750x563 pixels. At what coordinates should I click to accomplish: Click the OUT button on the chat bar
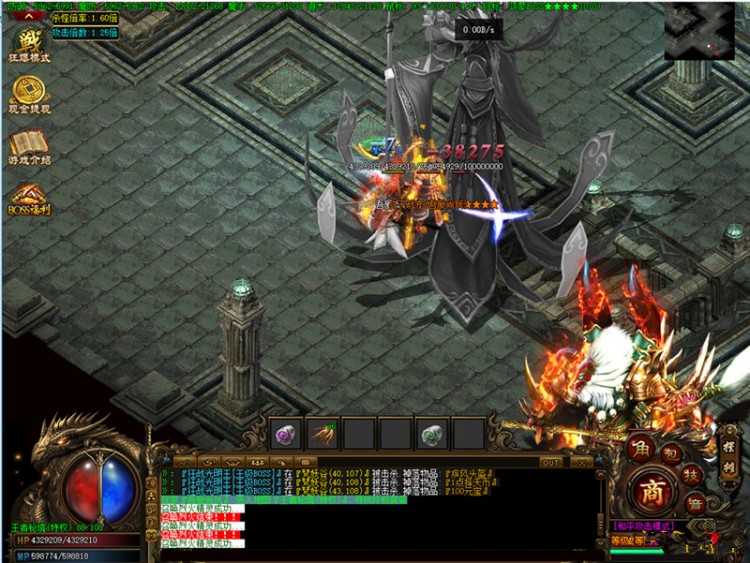click(550, 462)
